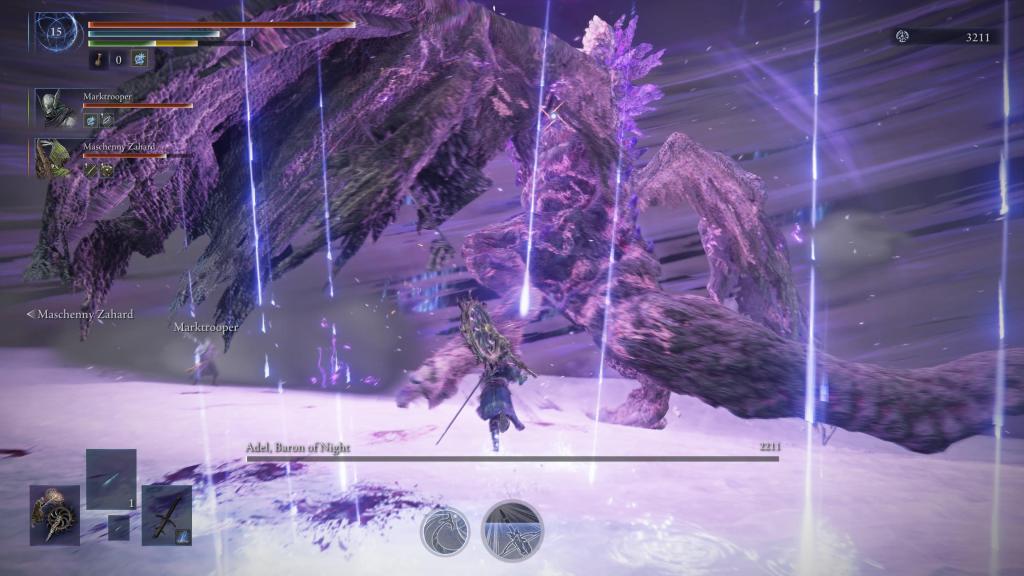The height and width of the screenshot is (576, 1024).
Task: Activate the larger round ultimate art icon
Action: click(x=512, y=528)
